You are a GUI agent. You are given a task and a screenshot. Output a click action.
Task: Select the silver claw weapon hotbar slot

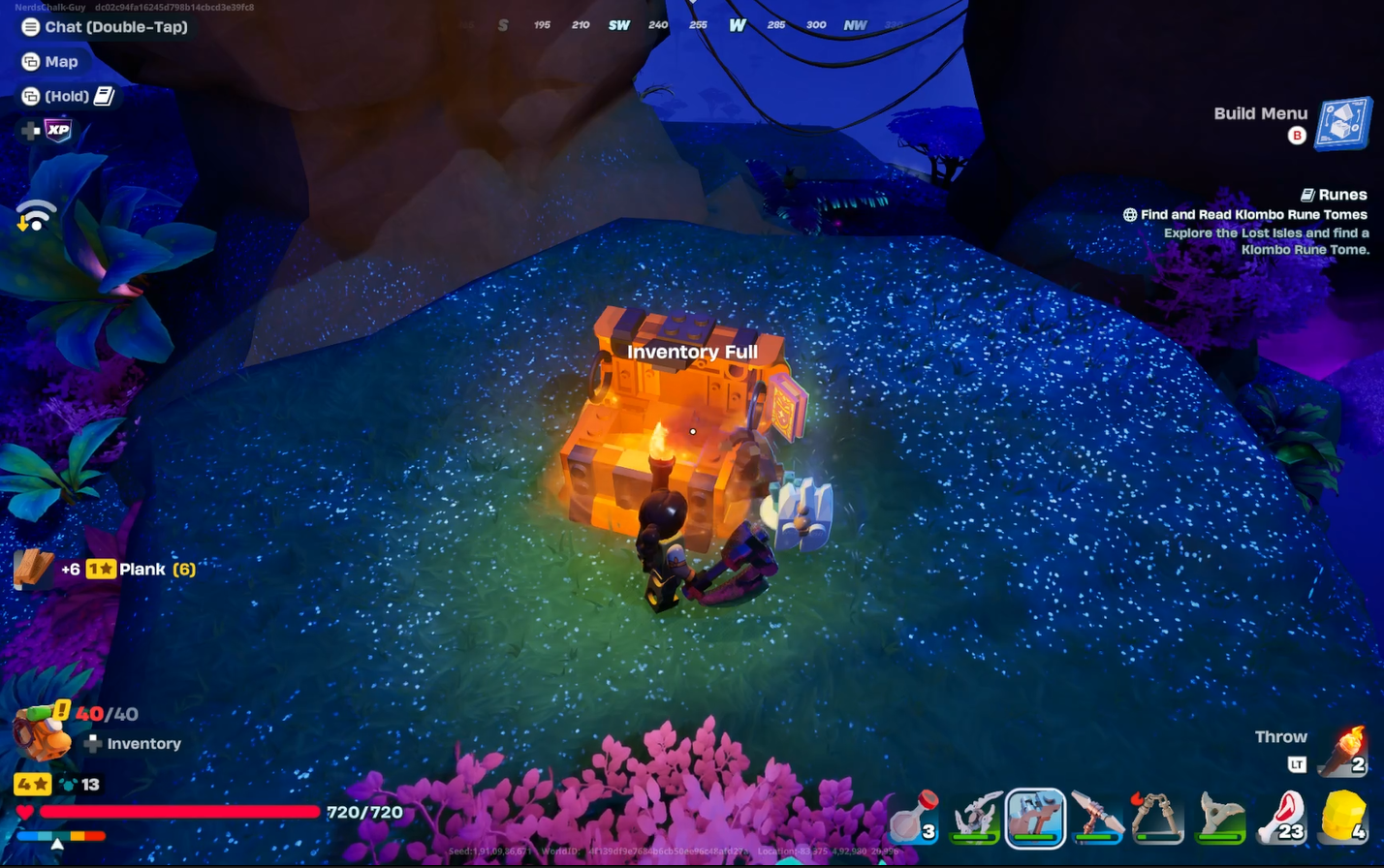click(x=975, y=819)
